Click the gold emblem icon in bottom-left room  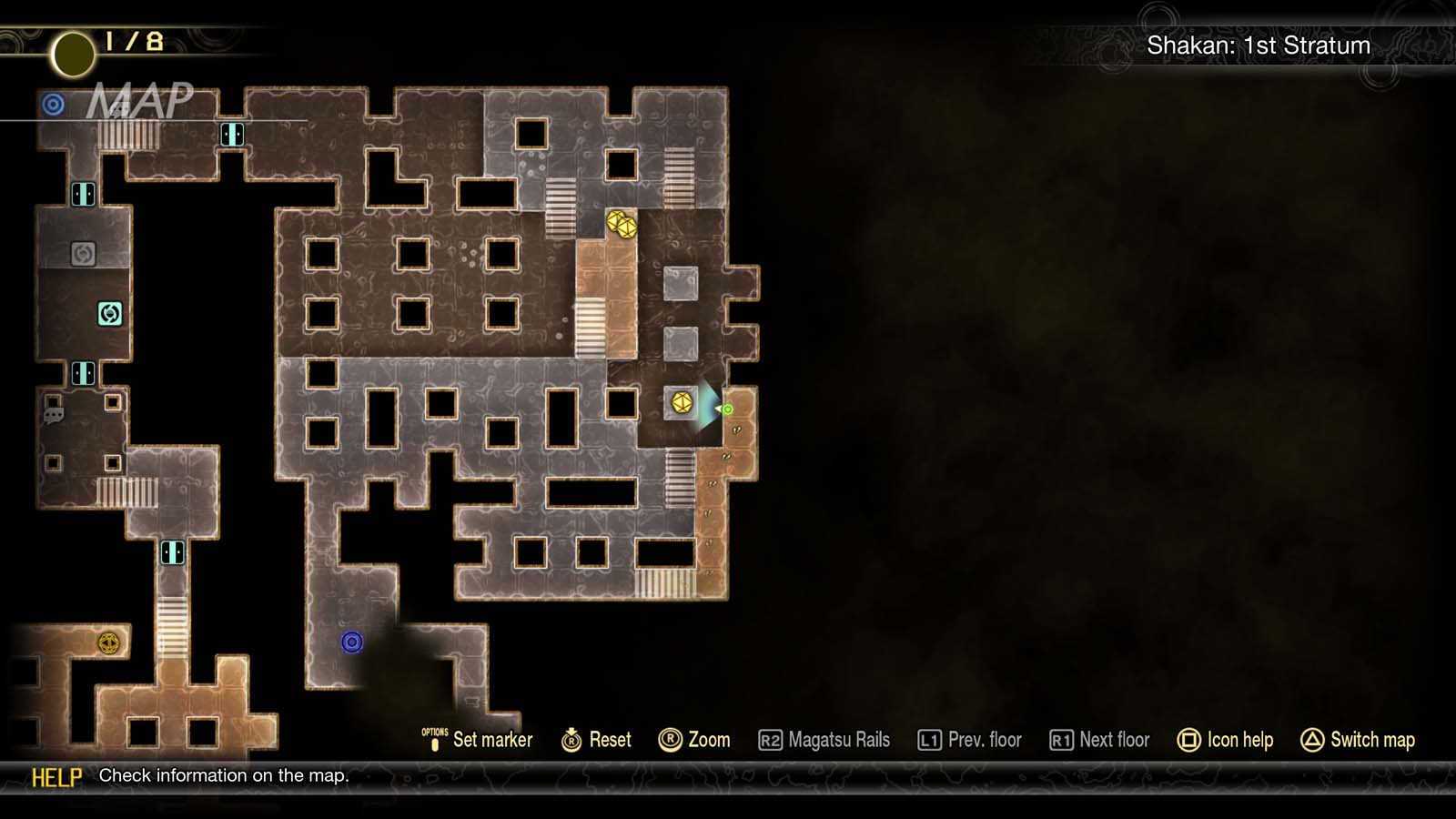(x=108, y=643)
